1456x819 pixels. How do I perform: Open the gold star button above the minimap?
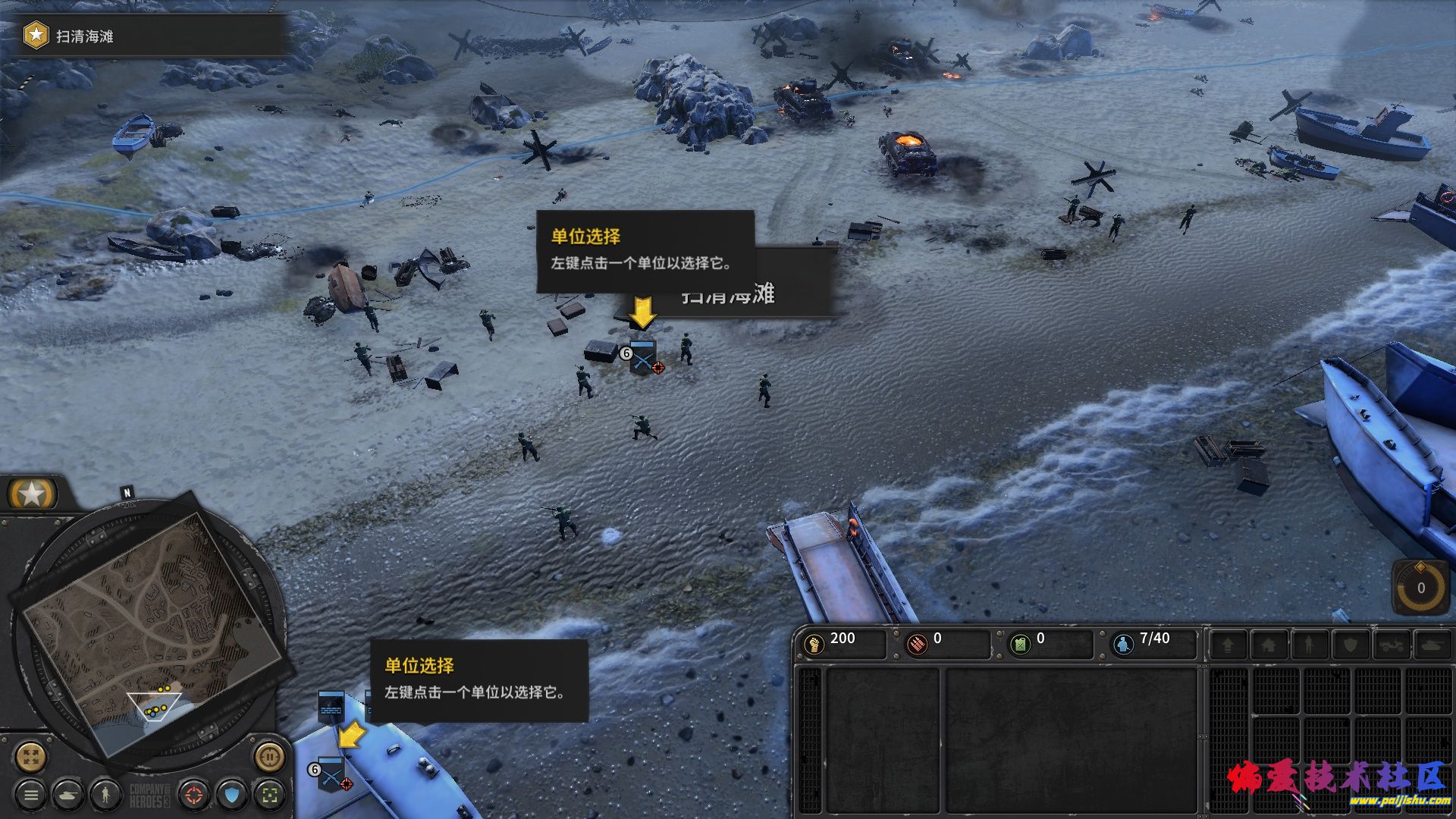(x=32, y=494)
